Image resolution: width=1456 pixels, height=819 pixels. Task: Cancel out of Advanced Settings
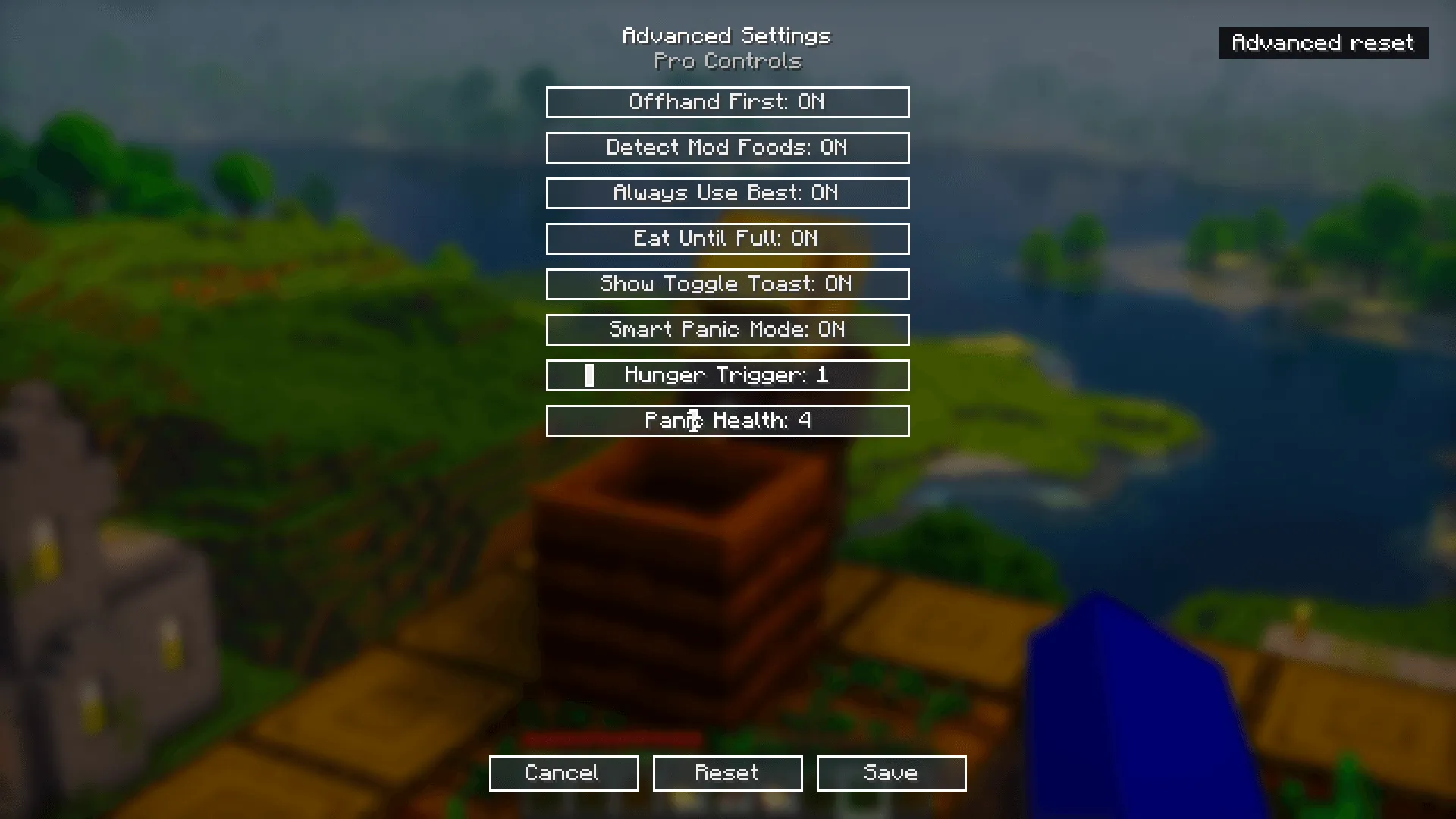(x=563, y=773)
